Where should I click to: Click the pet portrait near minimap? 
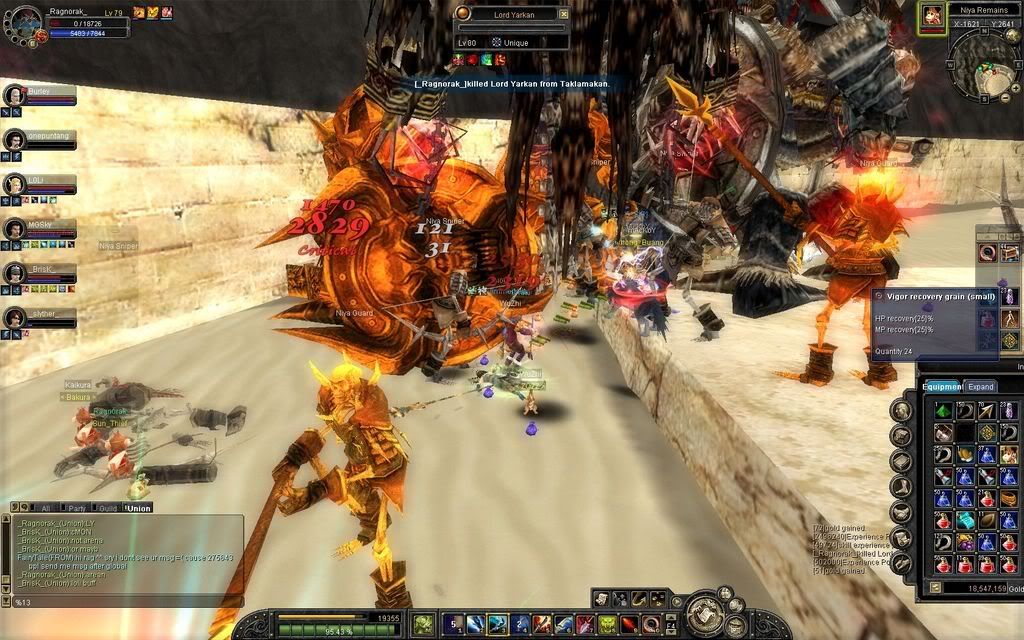(x=932, y=15)
